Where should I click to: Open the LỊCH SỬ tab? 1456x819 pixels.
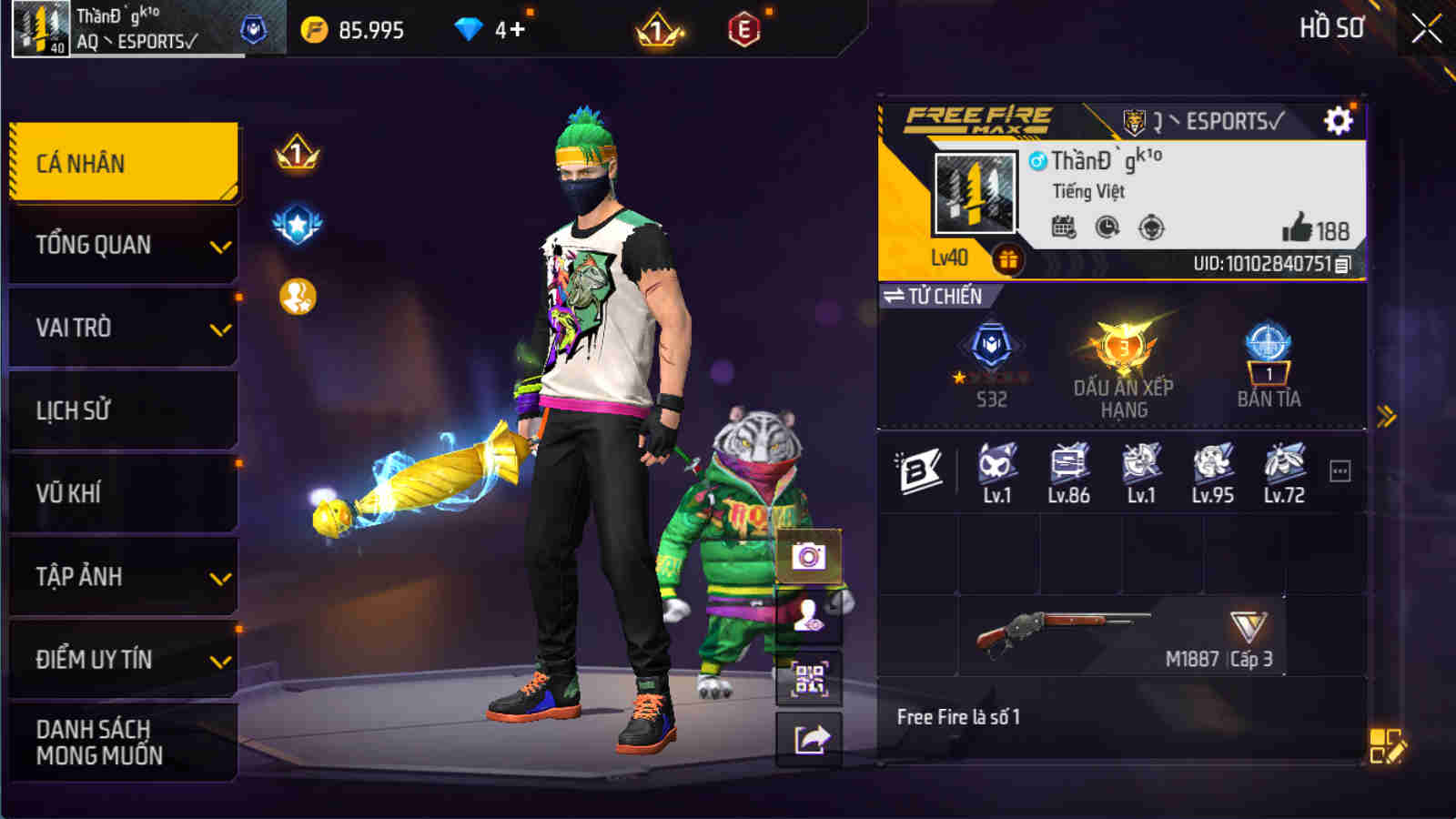pyautogui.click(x=124, y=409)
